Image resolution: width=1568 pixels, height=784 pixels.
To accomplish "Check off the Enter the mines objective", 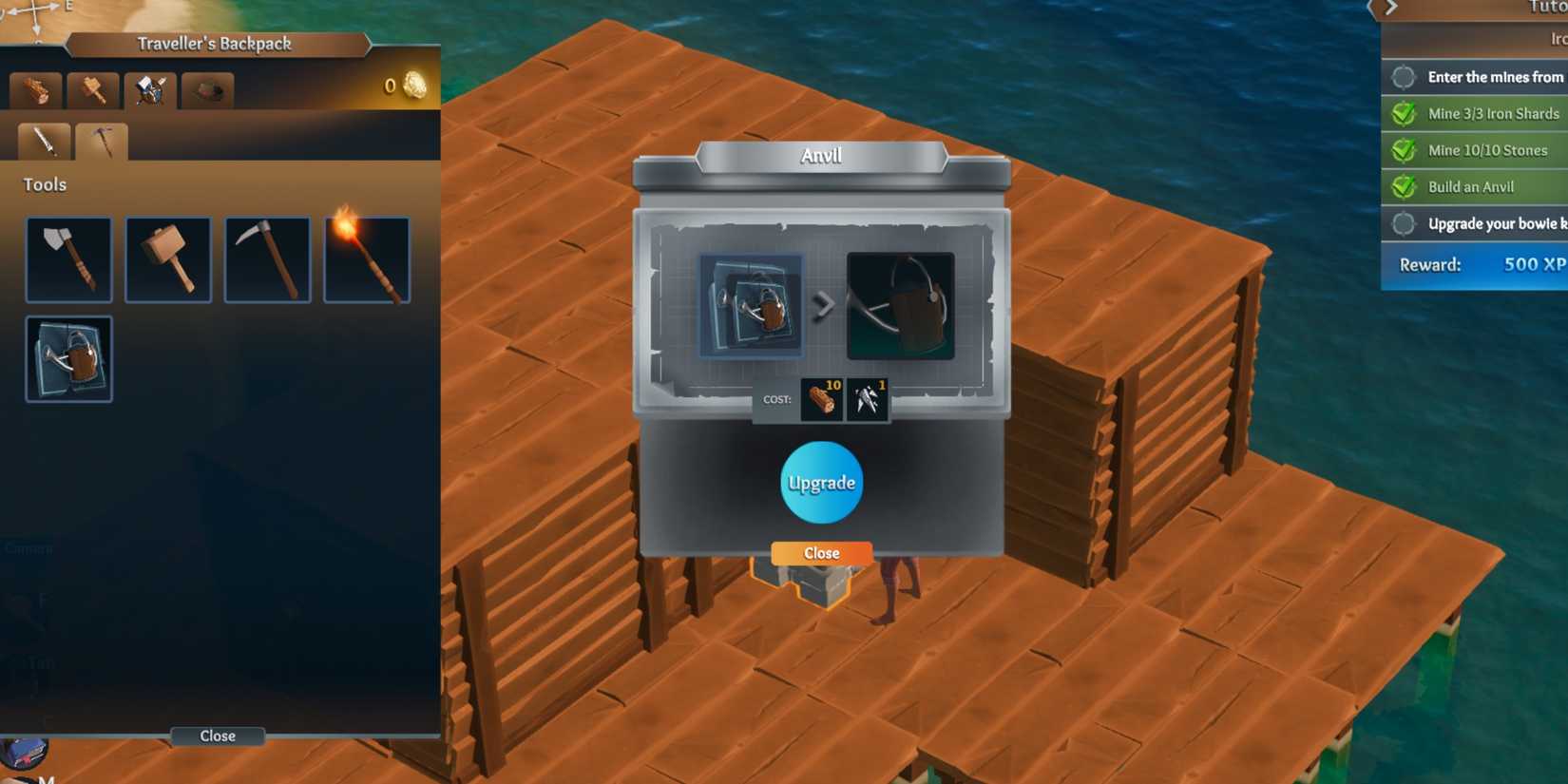I will [x=1403, y=77].
